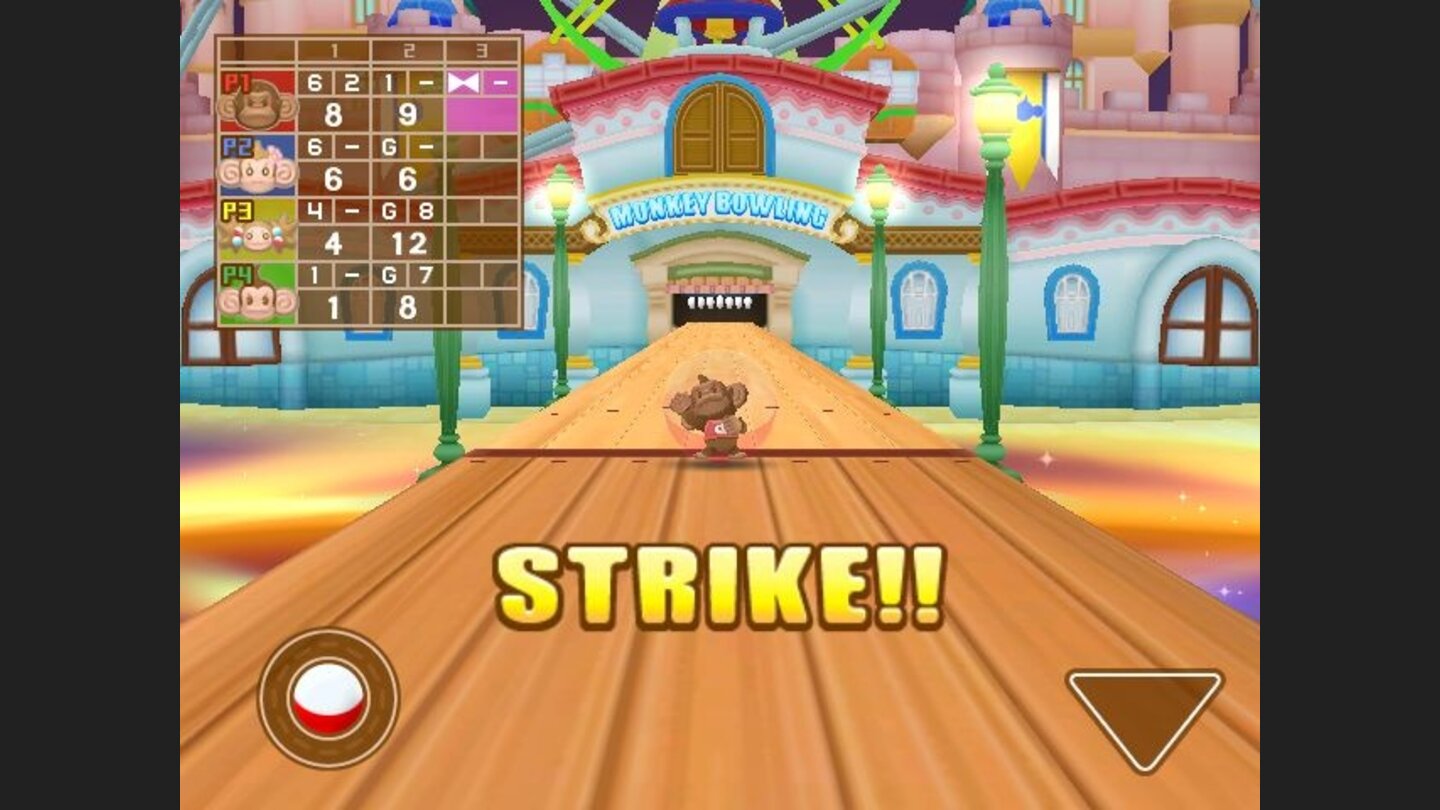Select the frame 3 column header
The width and height of the screenshot is (1440, 810).
[480, 50]
